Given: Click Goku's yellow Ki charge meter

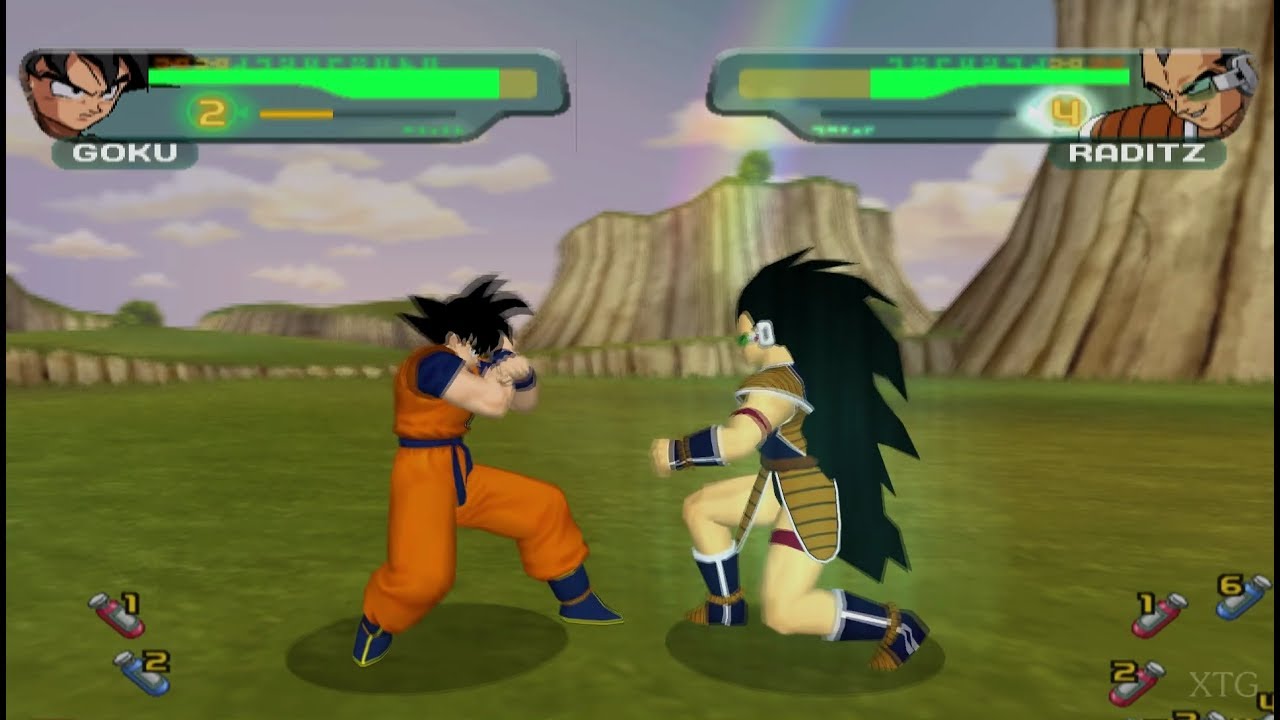Looking at the screenshot, I should tap(295, 113).
